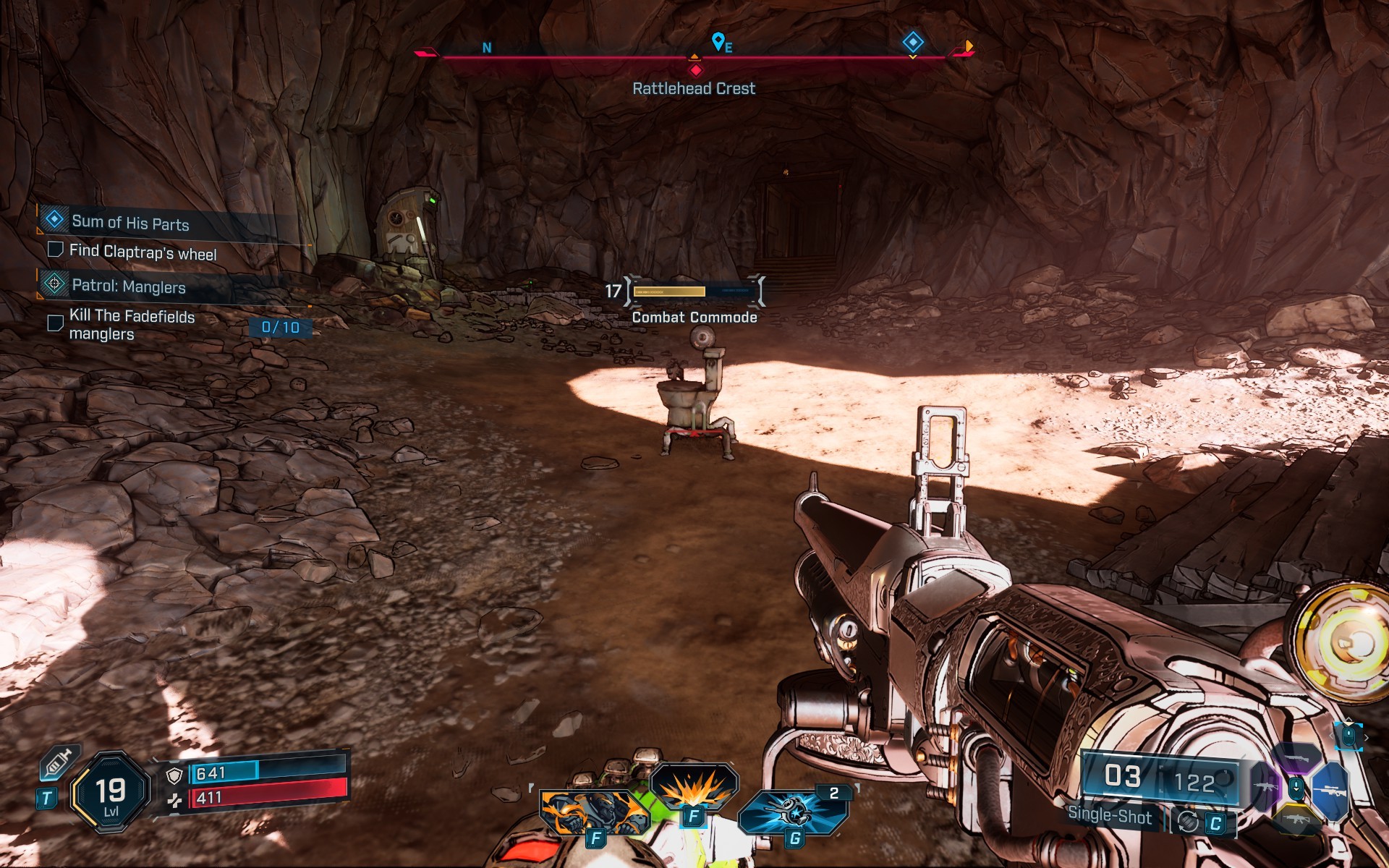This screenshot has height=868, width=1389.
Task: Select the blue diamond quest marker on compass
Action: [913, 42]
